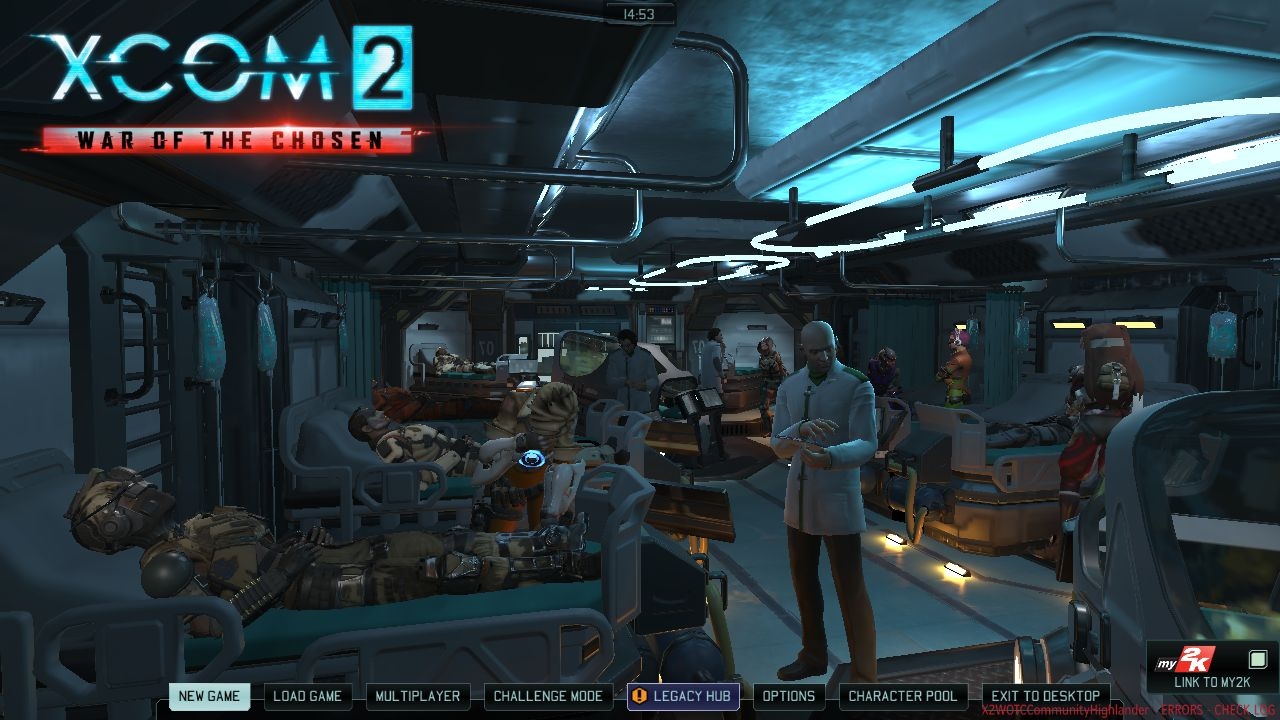Enter the Multiplayer mode
This screenshot has height=720, width=1280.
[x=418, y=696]
